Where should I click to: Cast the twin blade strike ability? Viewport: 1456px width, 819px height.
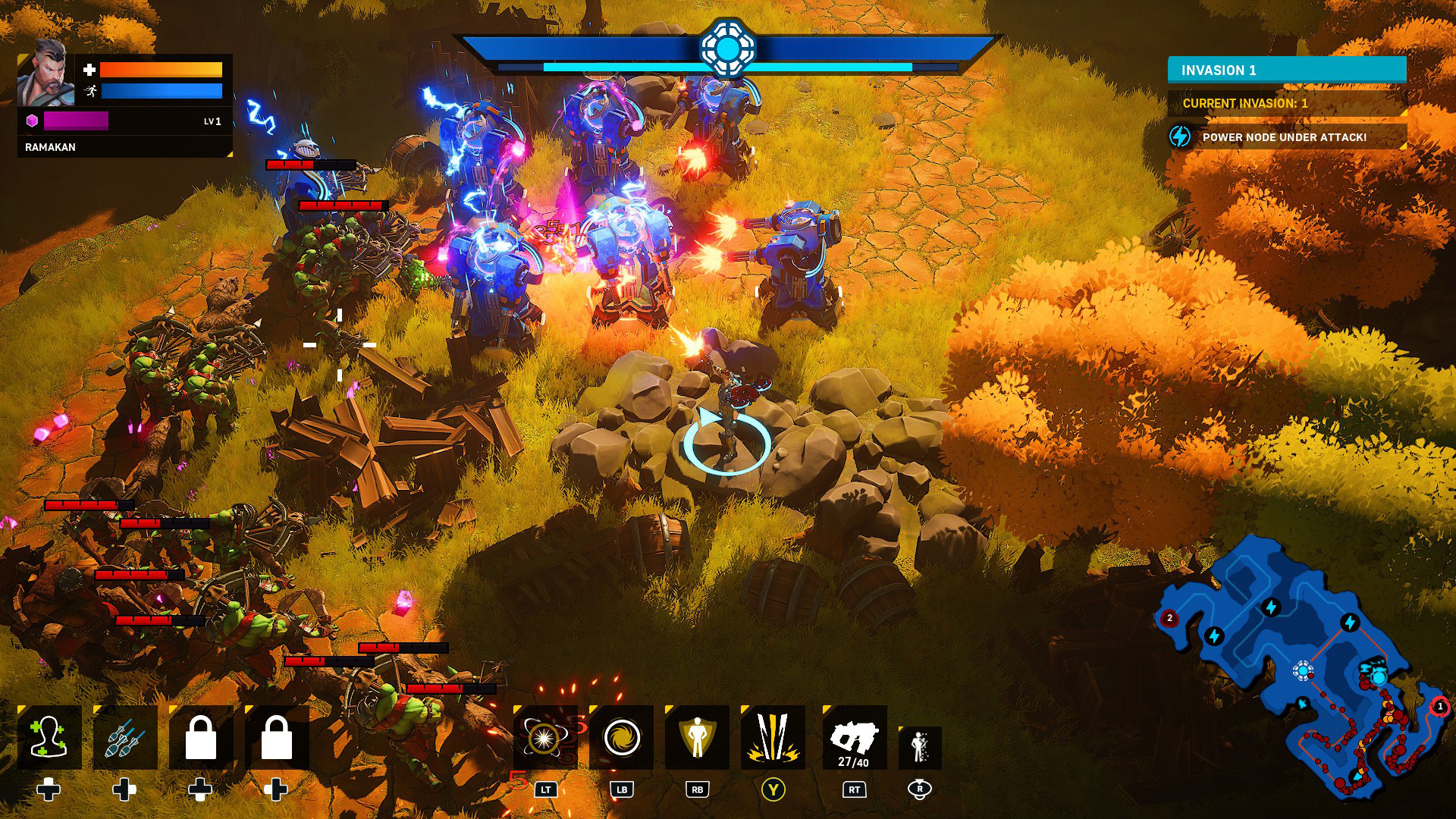pos(773,738)
